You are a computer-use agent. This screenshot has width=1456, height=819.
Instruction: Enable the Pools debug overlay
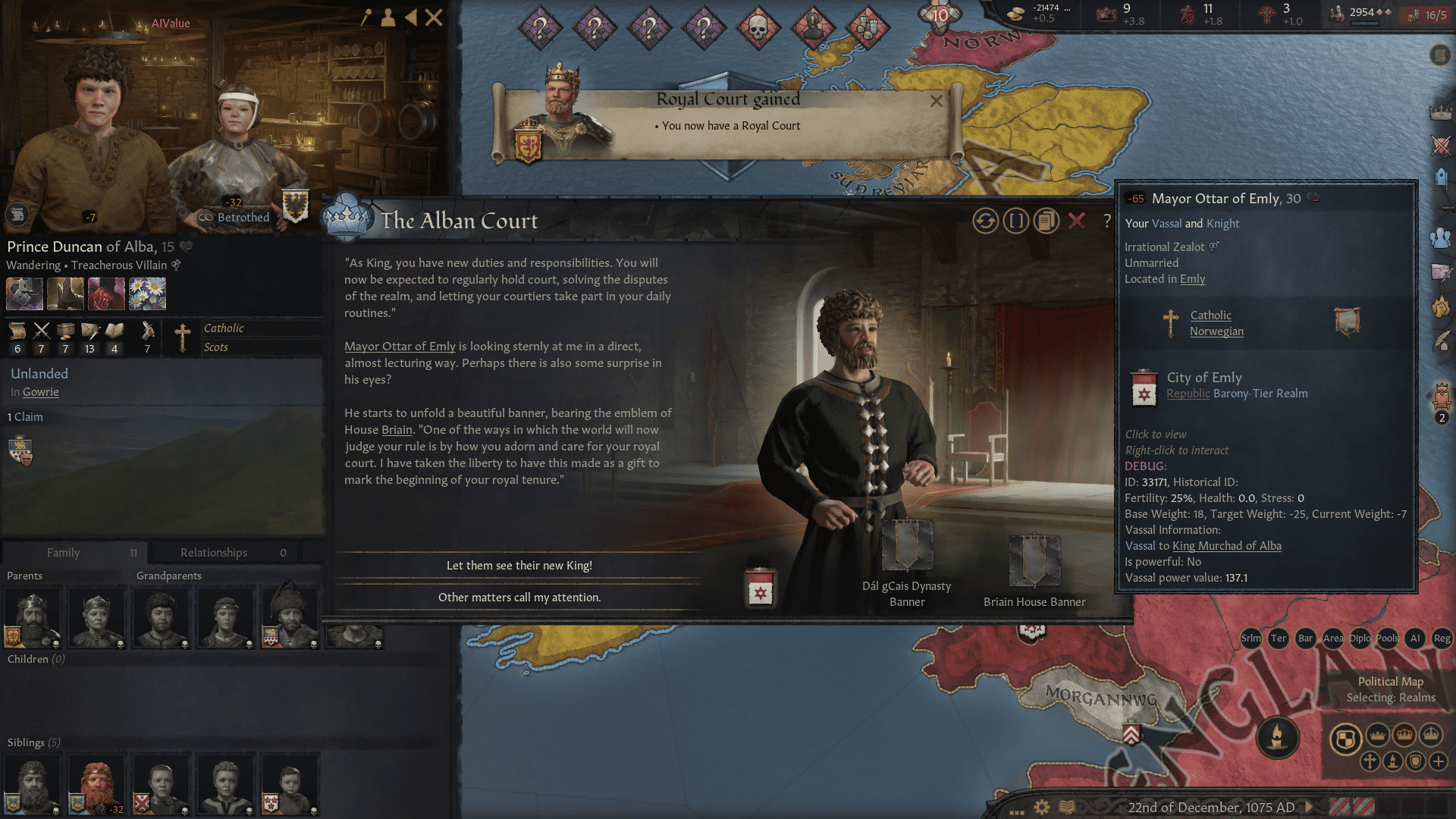click(x=1387, y=639)
